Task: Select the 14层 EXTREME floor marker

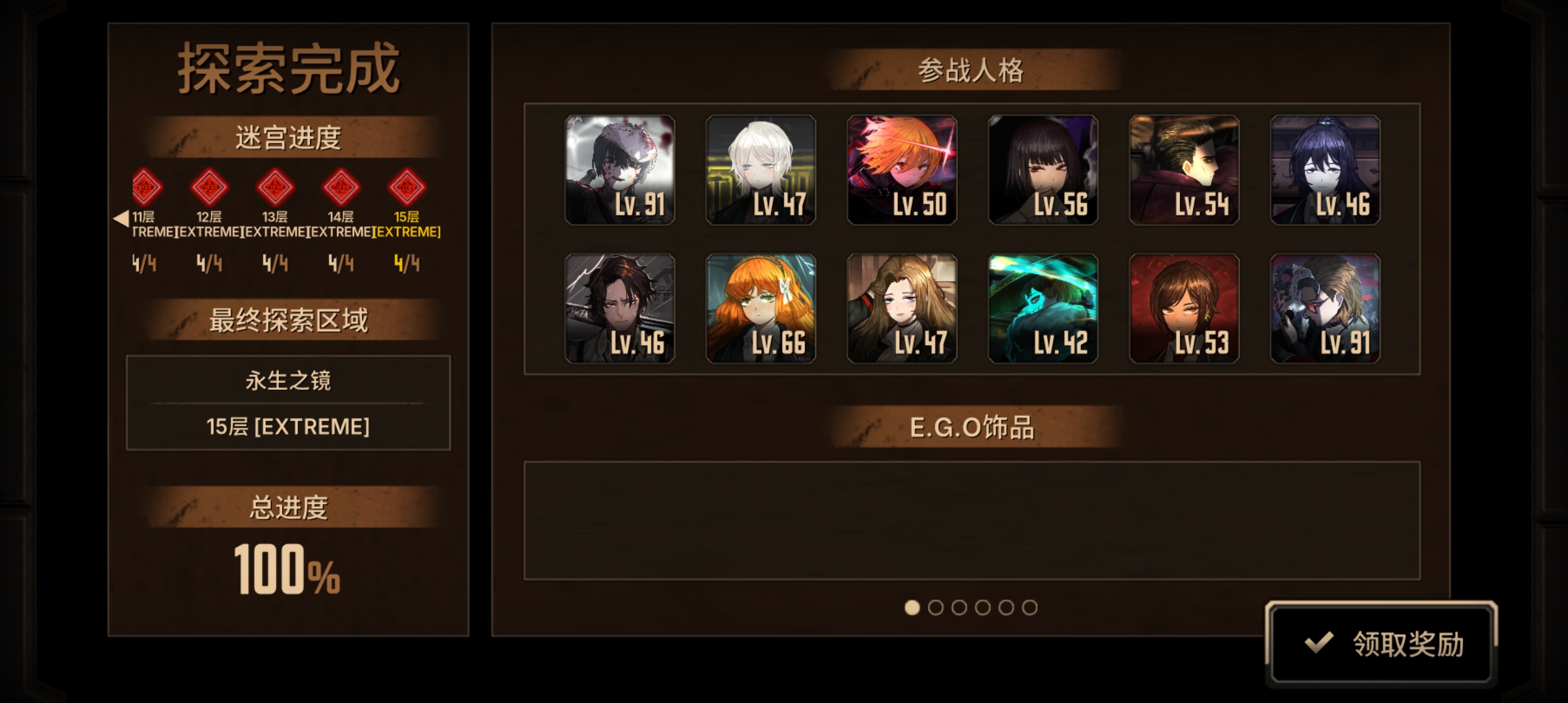Action: [341, 187]
